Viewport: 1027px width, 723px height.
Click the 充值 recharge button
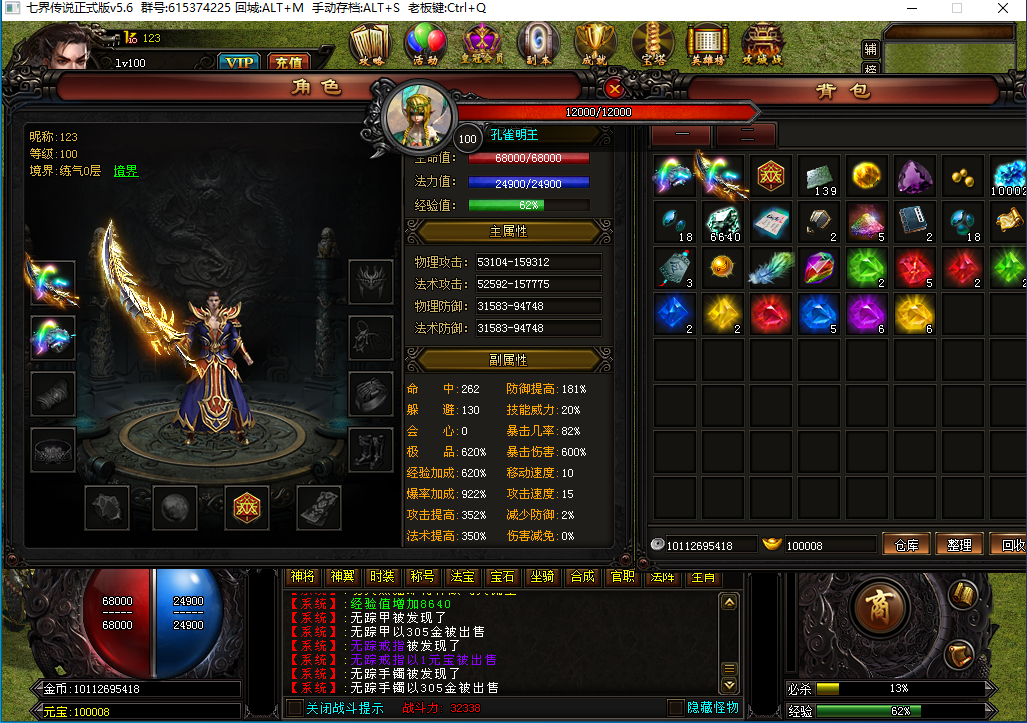288,63
